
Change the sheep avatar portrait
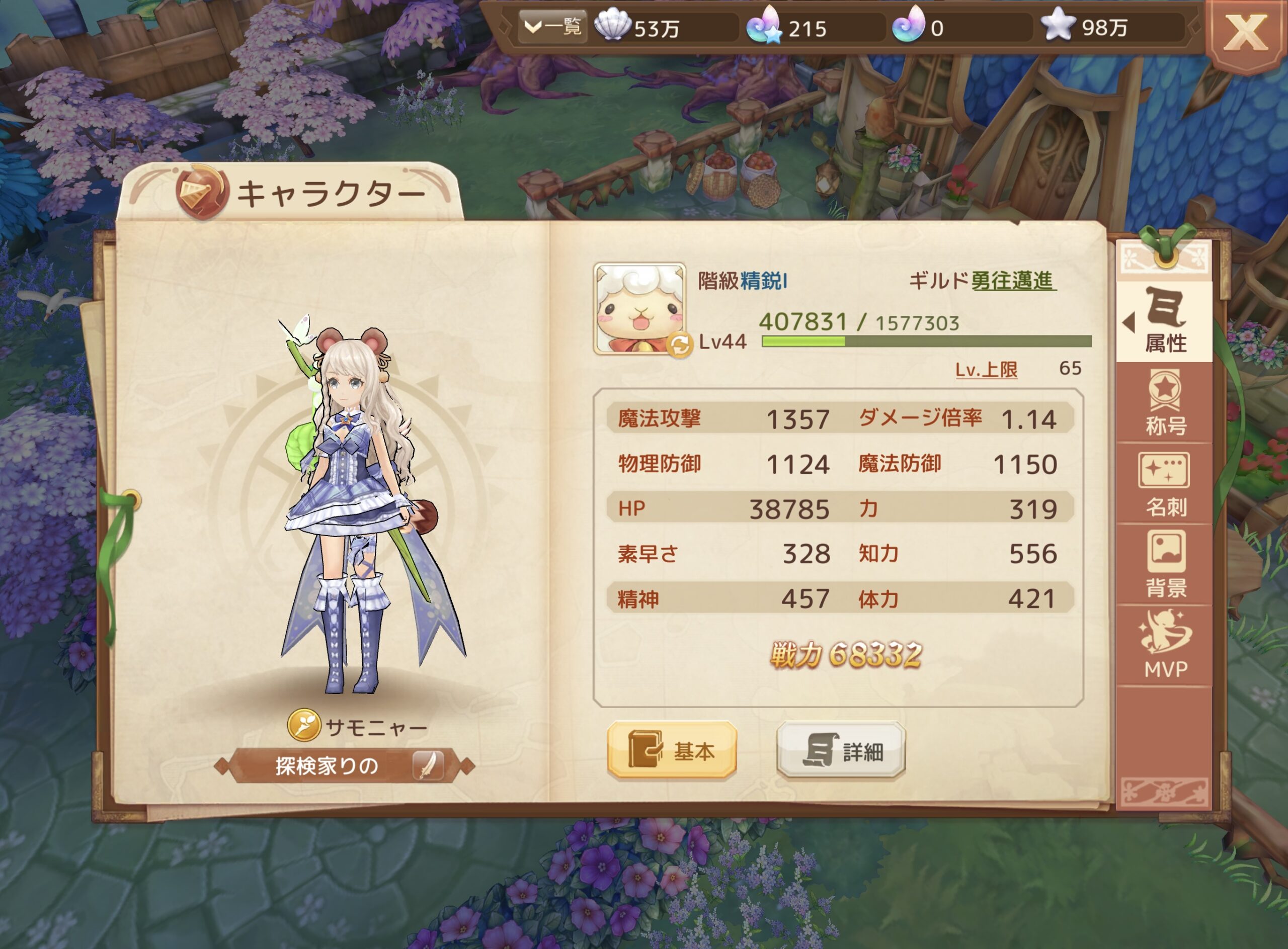pyautogui.click(x=639, y=307)
